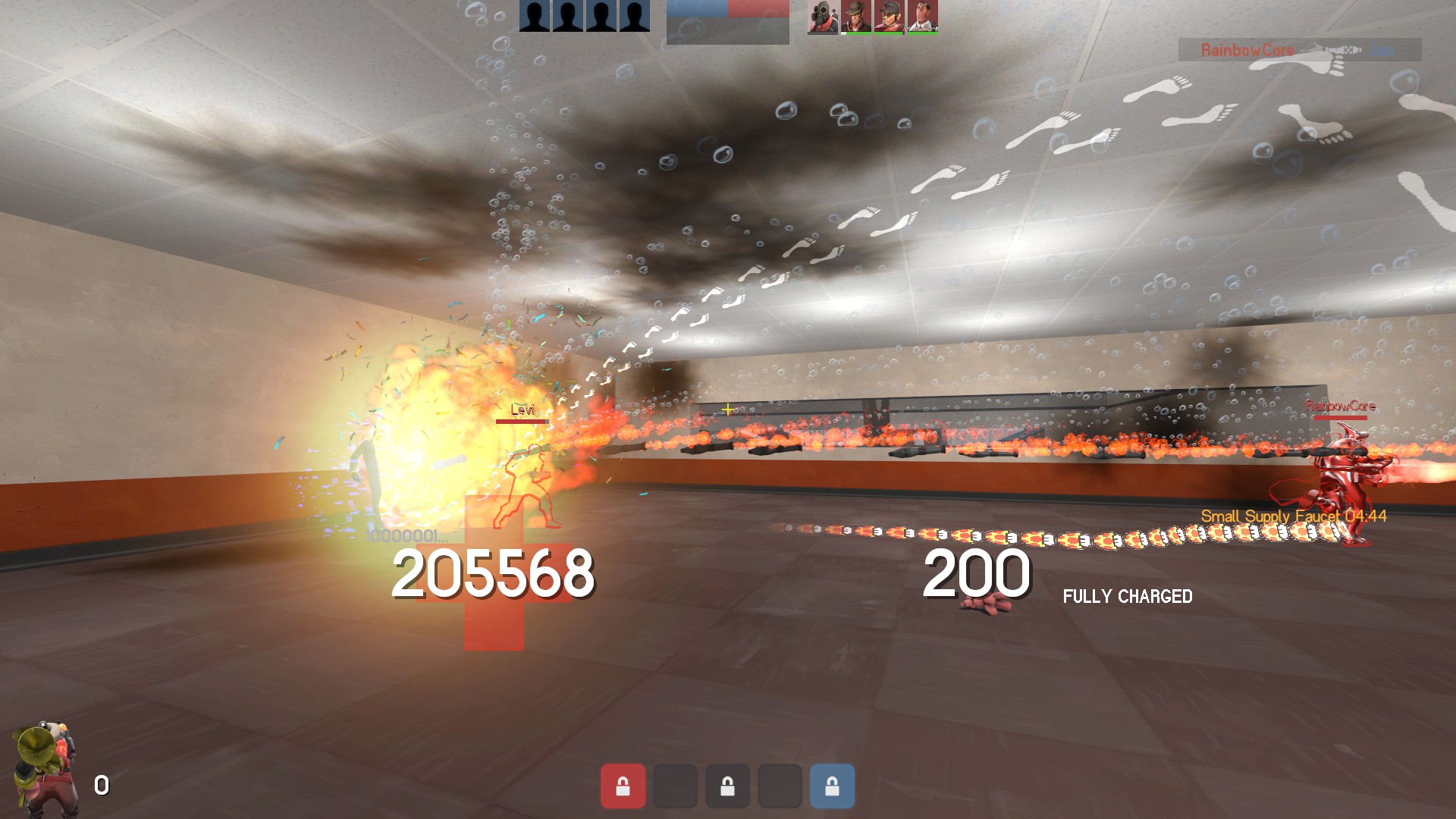Select the dark grey locked control point
This screenshot has width=1456, height=819.
point(727,786)
